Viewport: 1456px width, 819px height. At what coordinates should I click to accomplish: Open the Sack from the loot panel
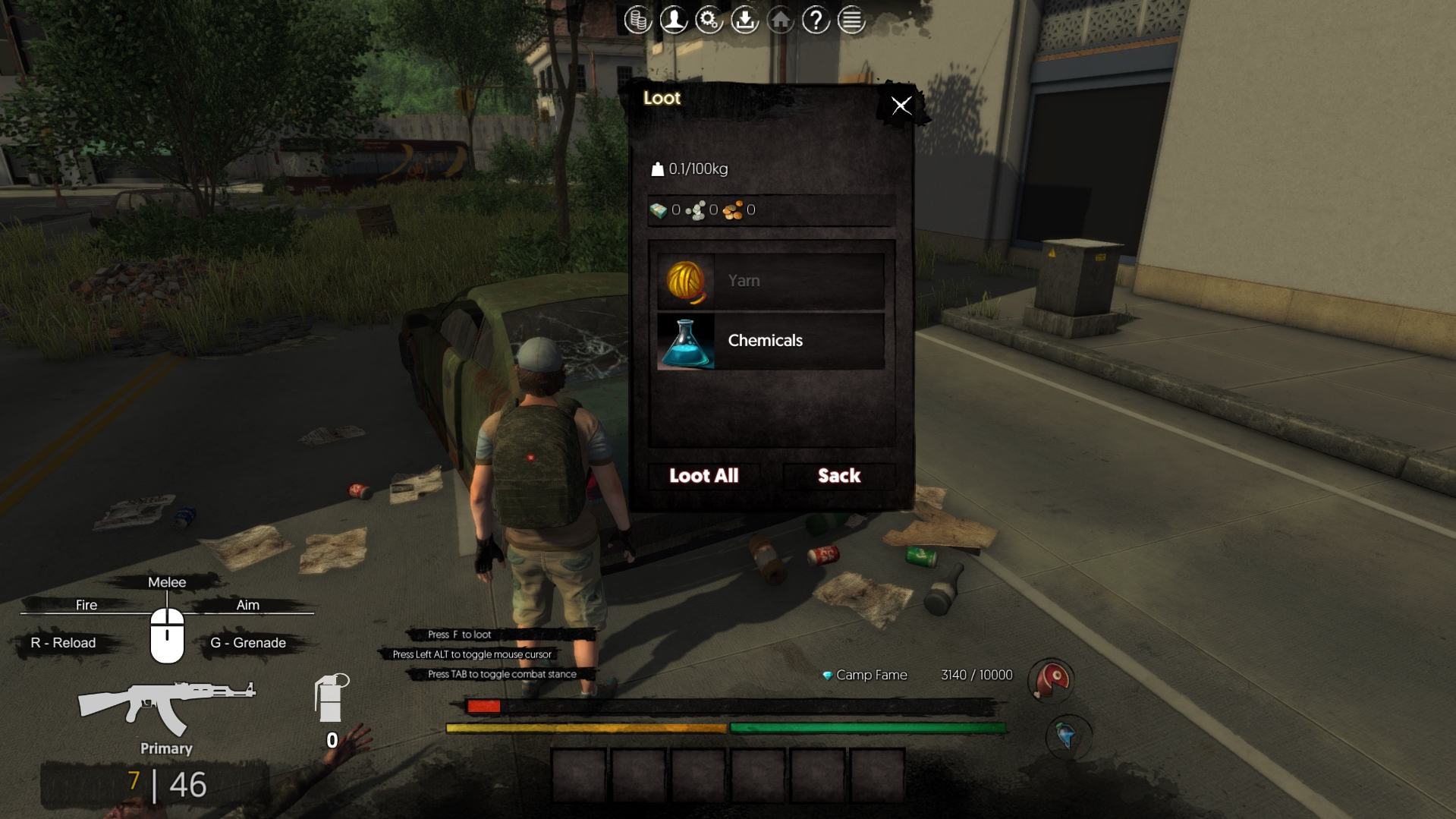point(838,476)
